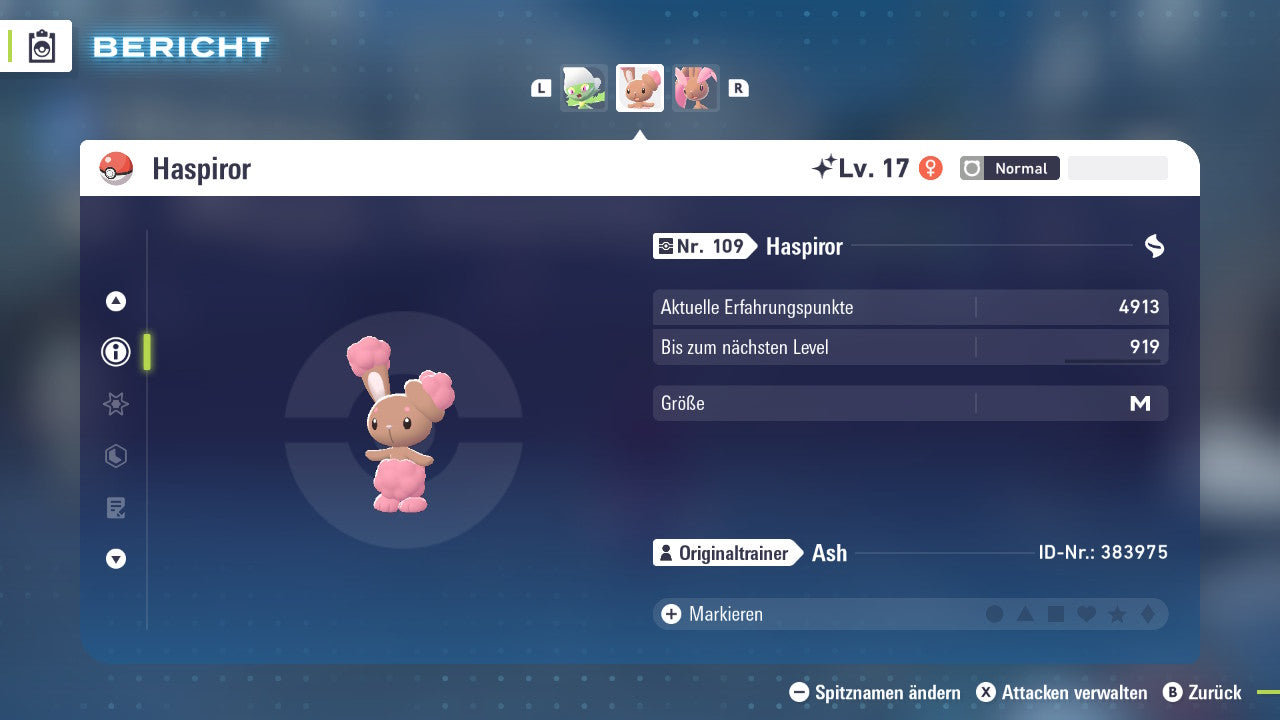
Task: Click the experience progress bar under Bis zum nächsten Level
Action: (1113, 358)
